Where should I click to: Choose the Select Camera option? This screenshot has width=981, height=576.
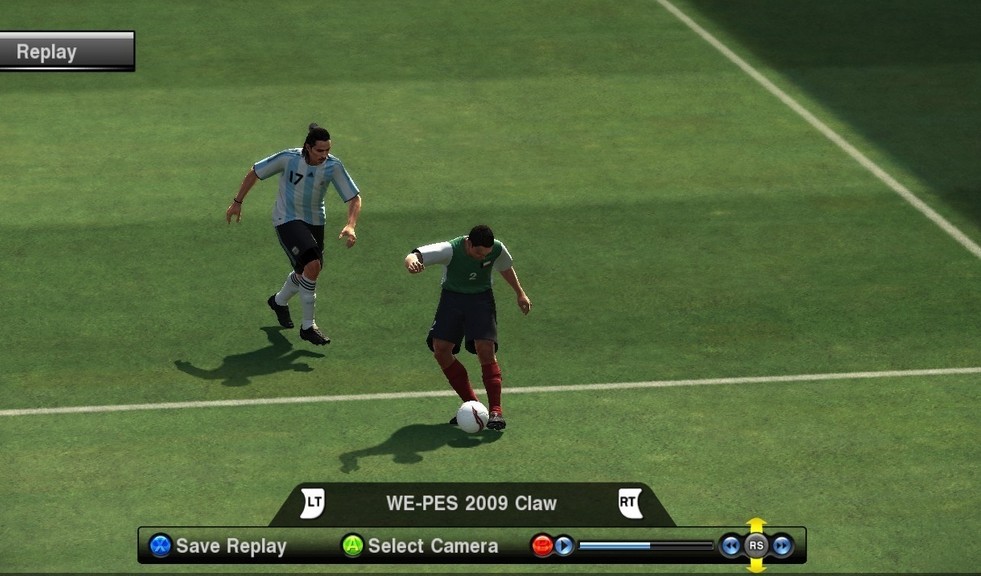420,546
